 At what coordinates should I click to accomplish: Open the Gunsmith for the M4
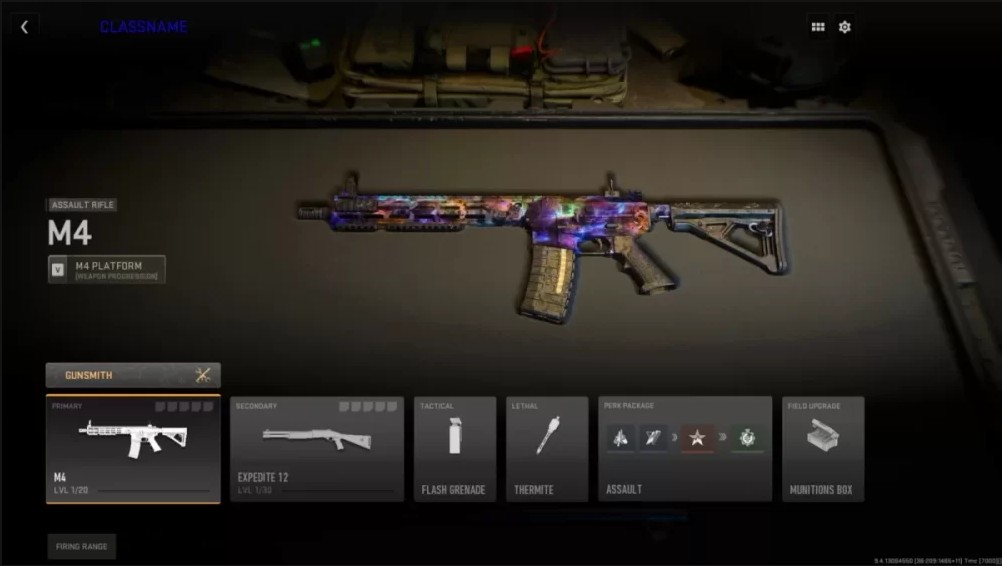click(x=133, y=375)
